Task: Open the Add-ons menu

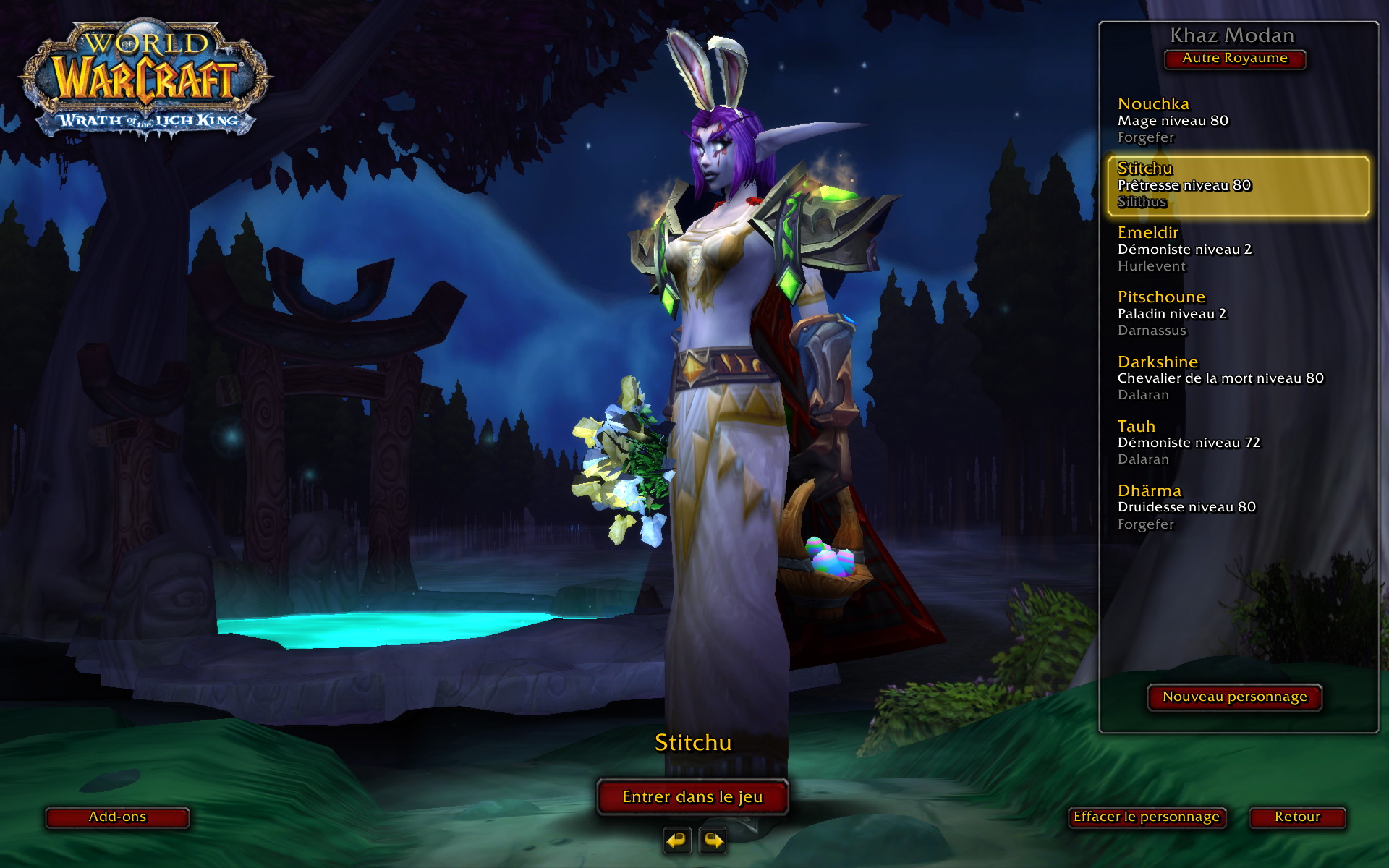Action: point(117,817)
